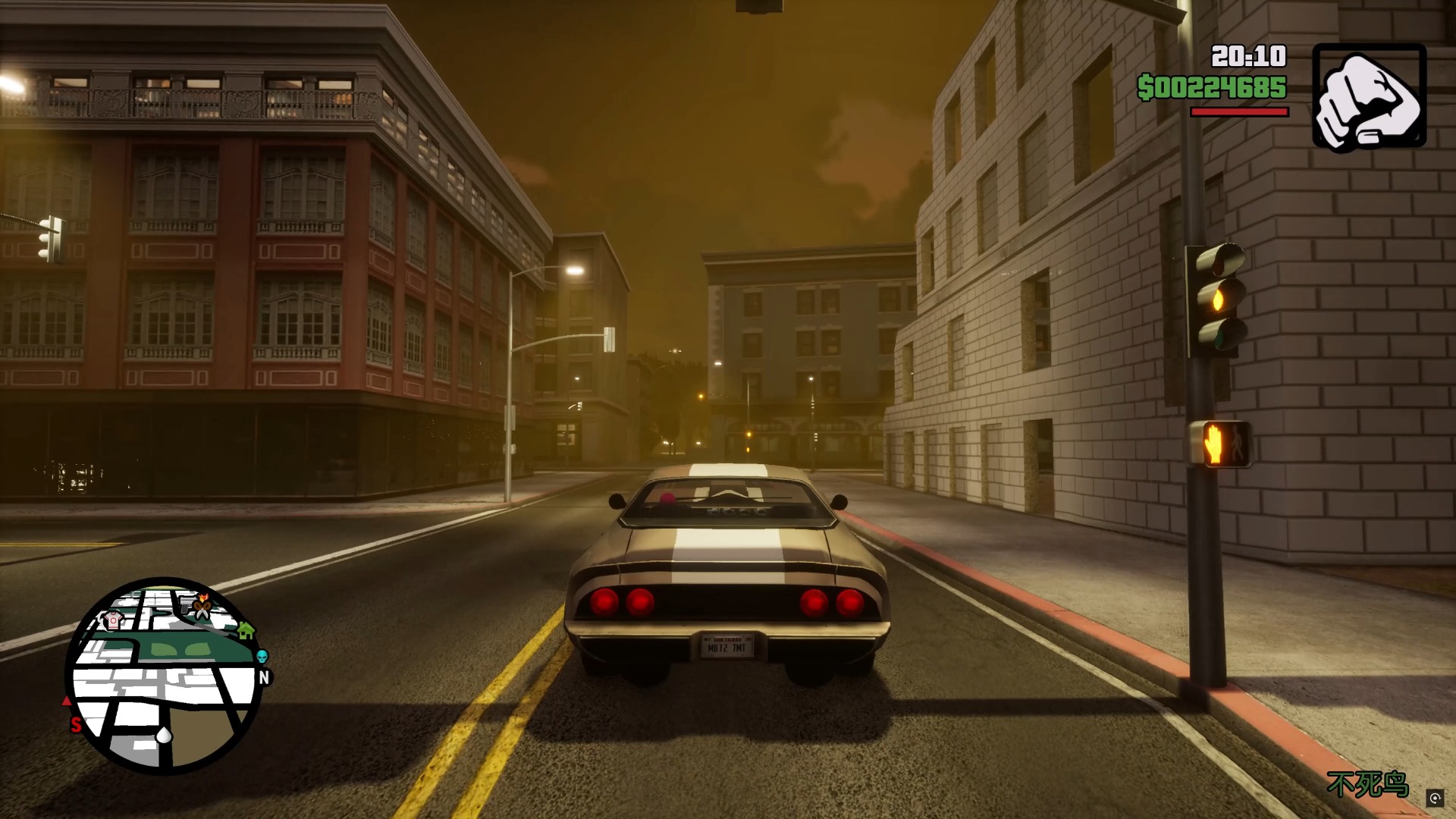Click the replay overlay icon in corner
The width and height of the screenshot is (1456, 819).
(1435, 798)
